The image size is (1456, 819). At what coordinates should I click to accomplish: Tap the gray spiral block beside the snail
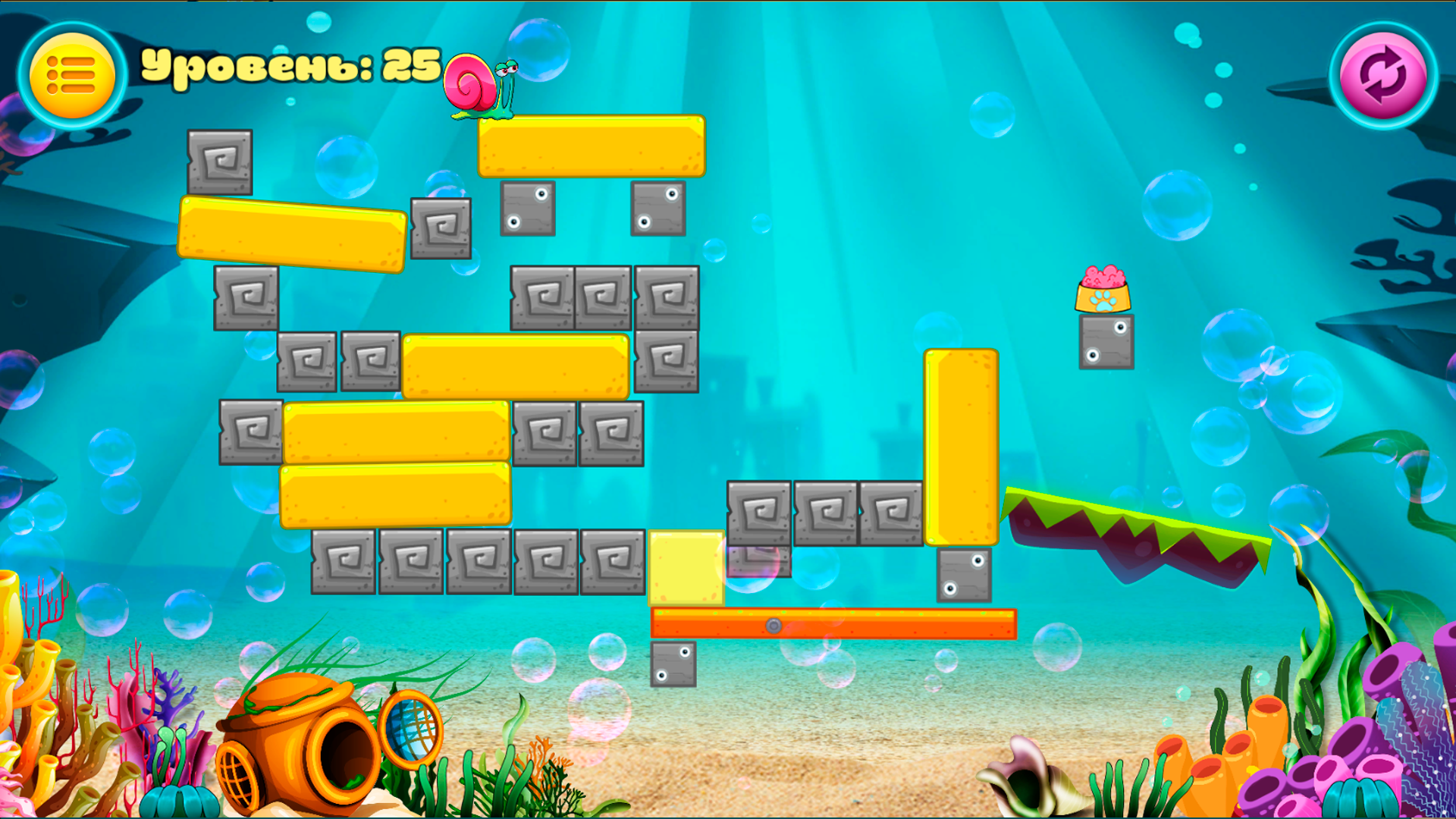[x=441, y=227]
